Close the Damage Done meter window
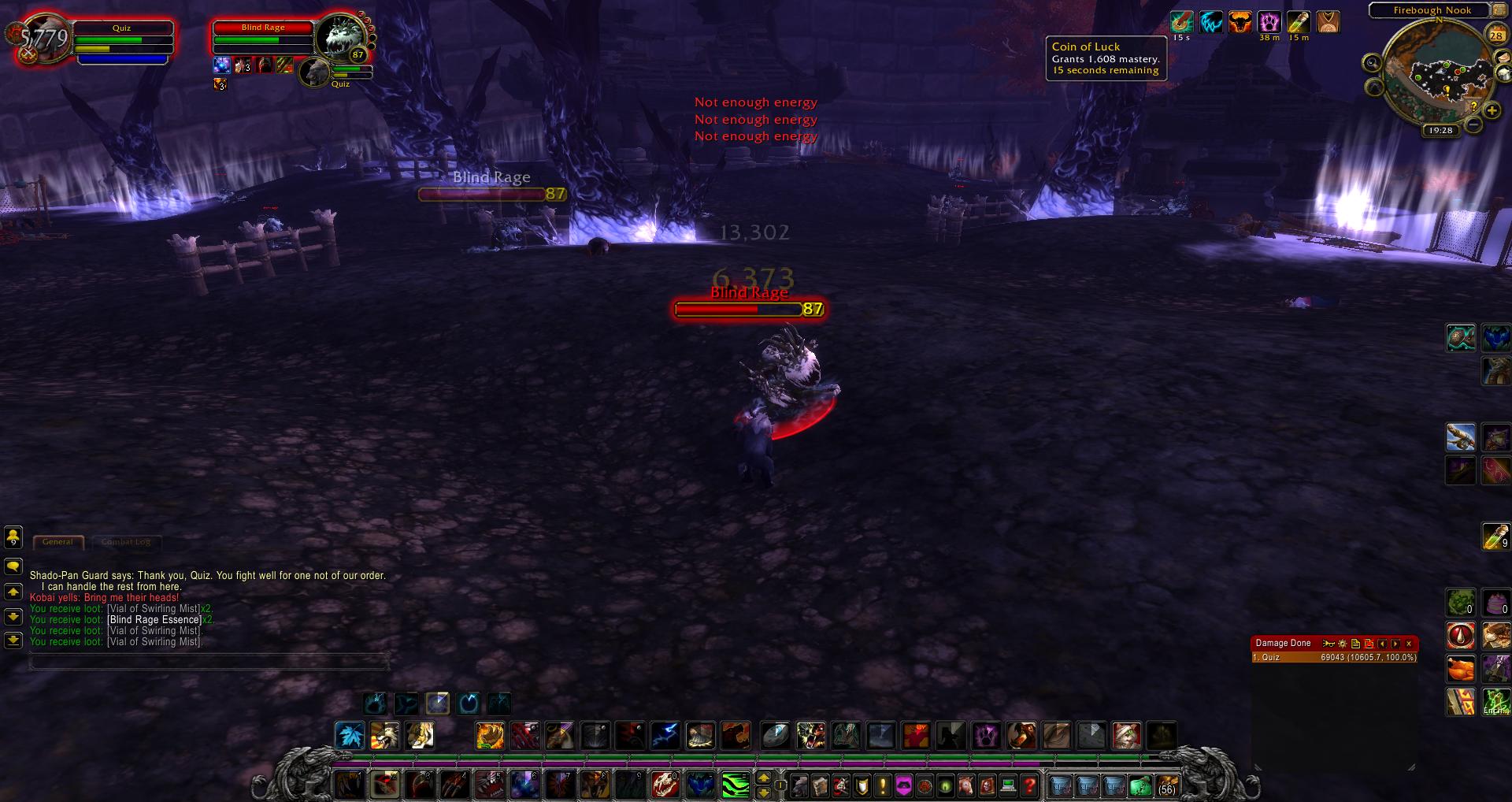This screenshot has width=1512, height=802. [x=1409, y=644]
